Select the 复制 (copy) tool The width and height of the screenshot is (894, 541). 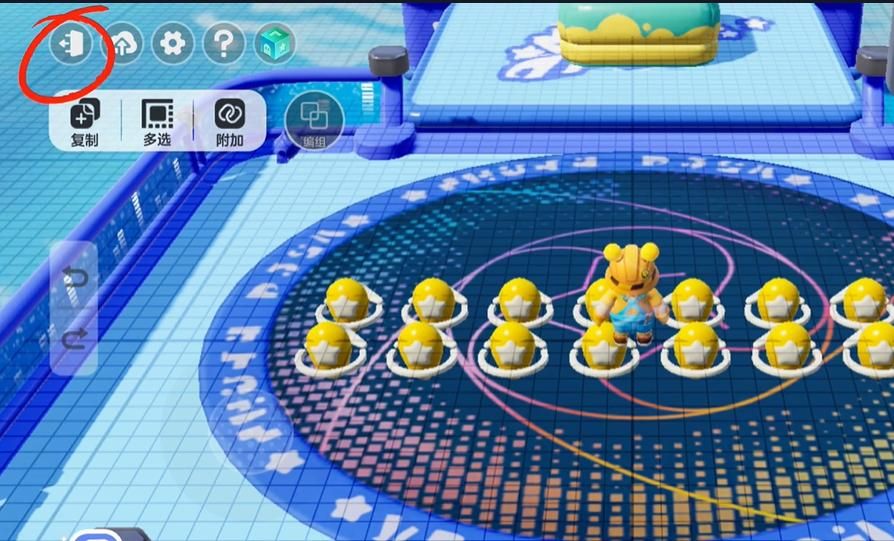coord(85,122)
